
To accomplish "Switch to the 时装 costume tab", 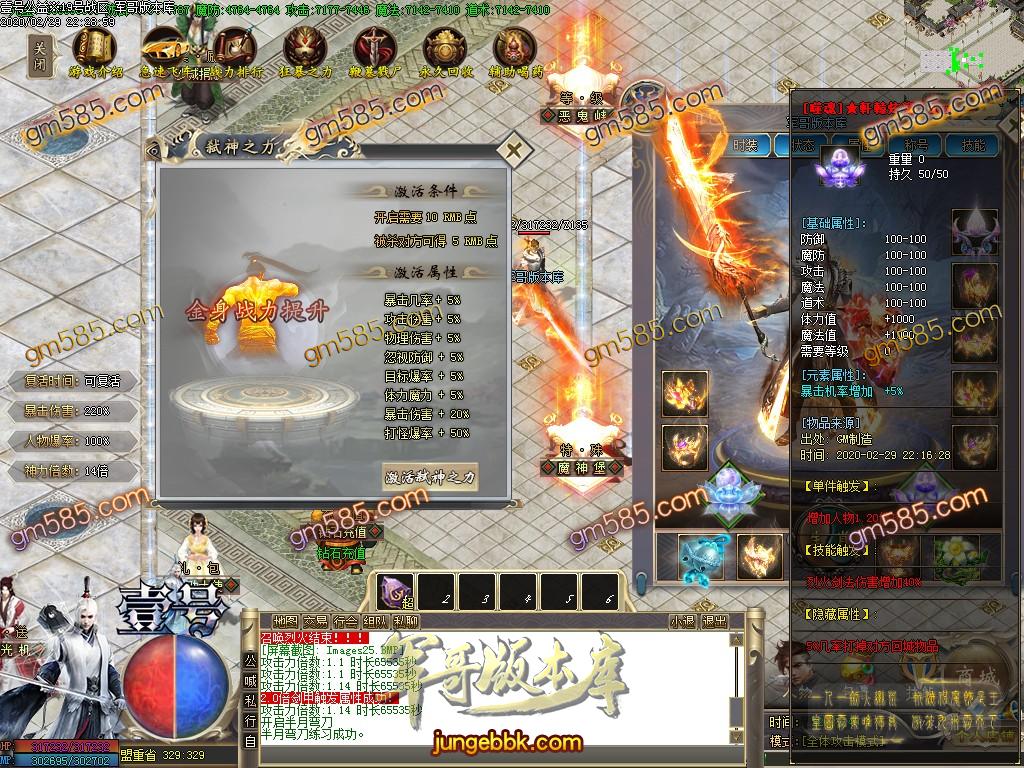I will 745,145.
